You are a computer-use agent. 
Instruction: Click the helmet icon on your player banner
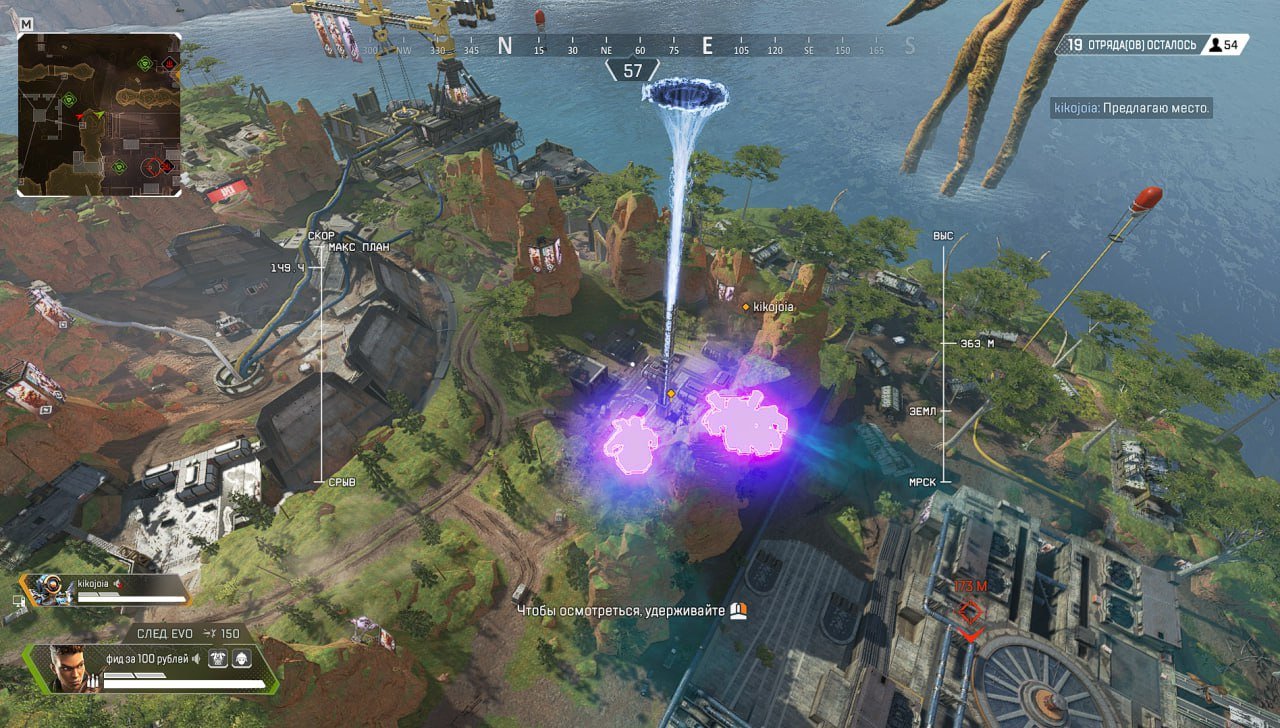pyautogui.click(x=241, y=658)
